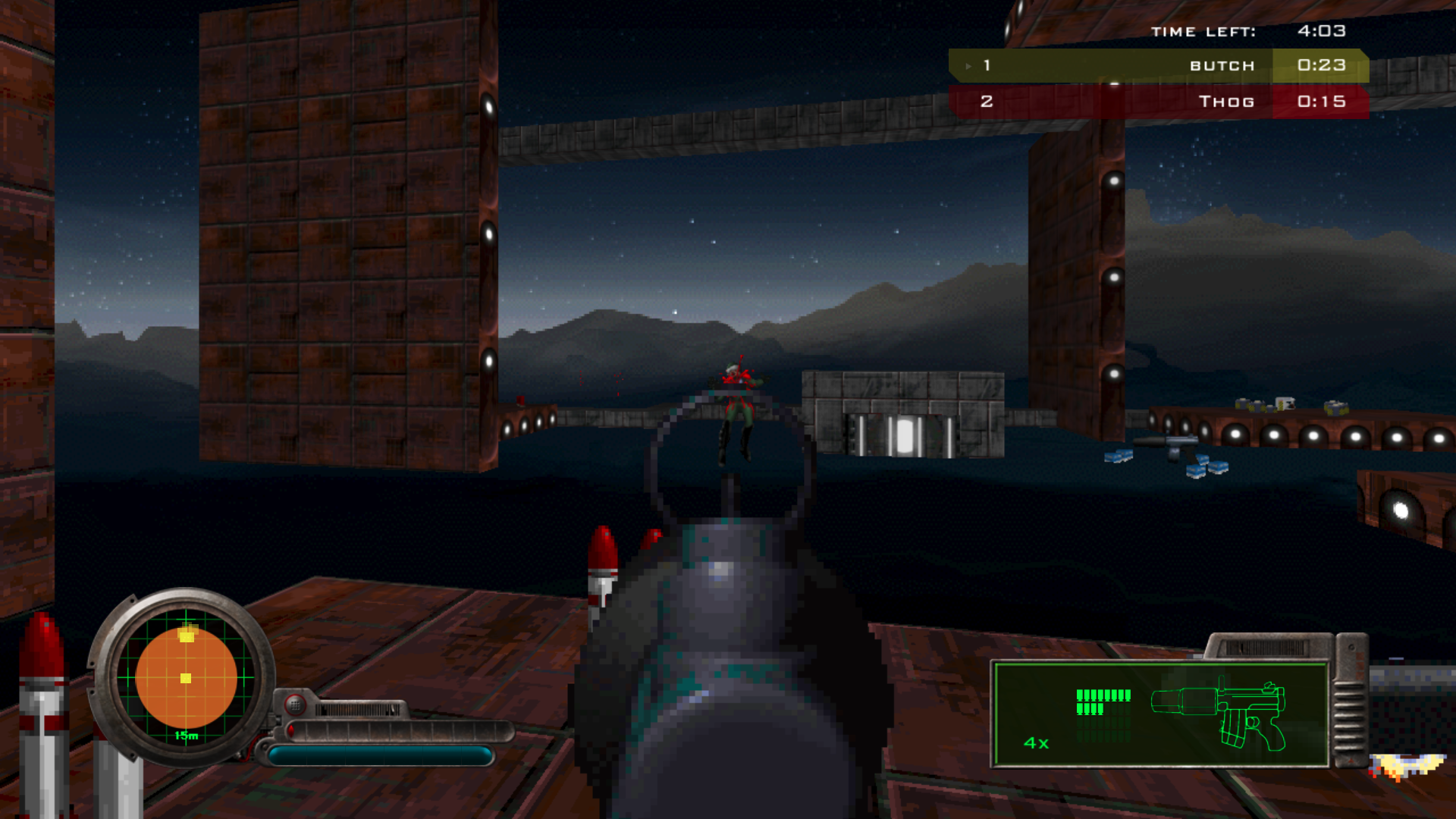1456x819 pixels.
Task: Click the orange circular radar display
Action: [x=186, y=677]
